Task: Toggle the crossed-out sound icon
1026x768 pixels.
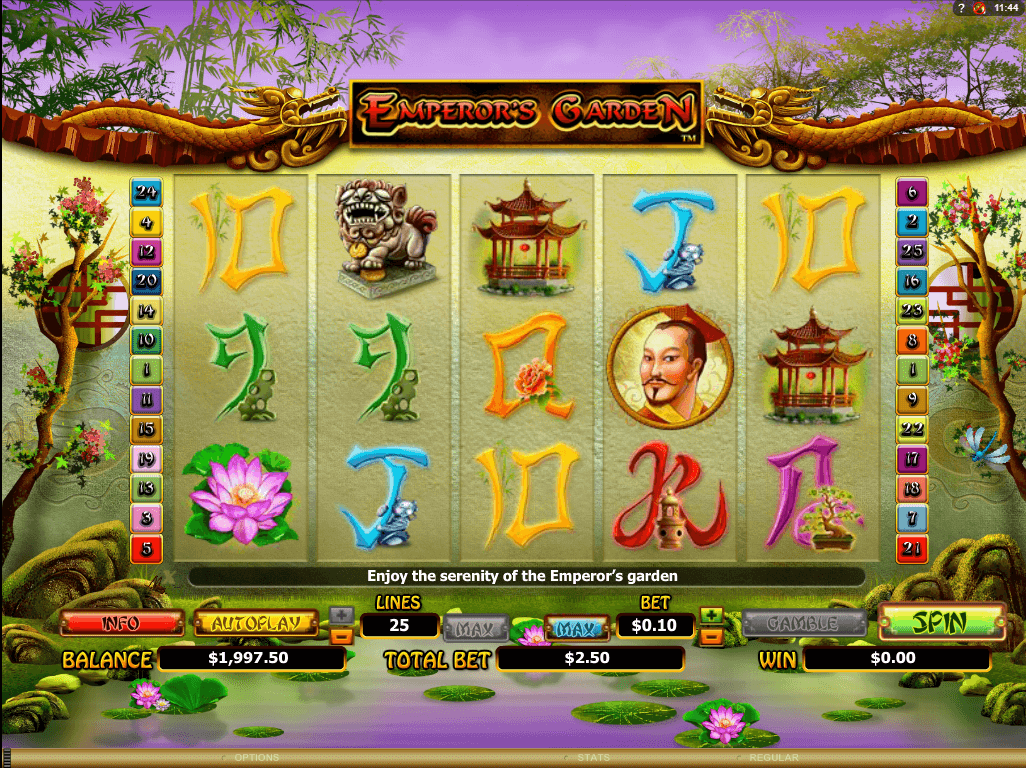Action: (x=977, y=8)
